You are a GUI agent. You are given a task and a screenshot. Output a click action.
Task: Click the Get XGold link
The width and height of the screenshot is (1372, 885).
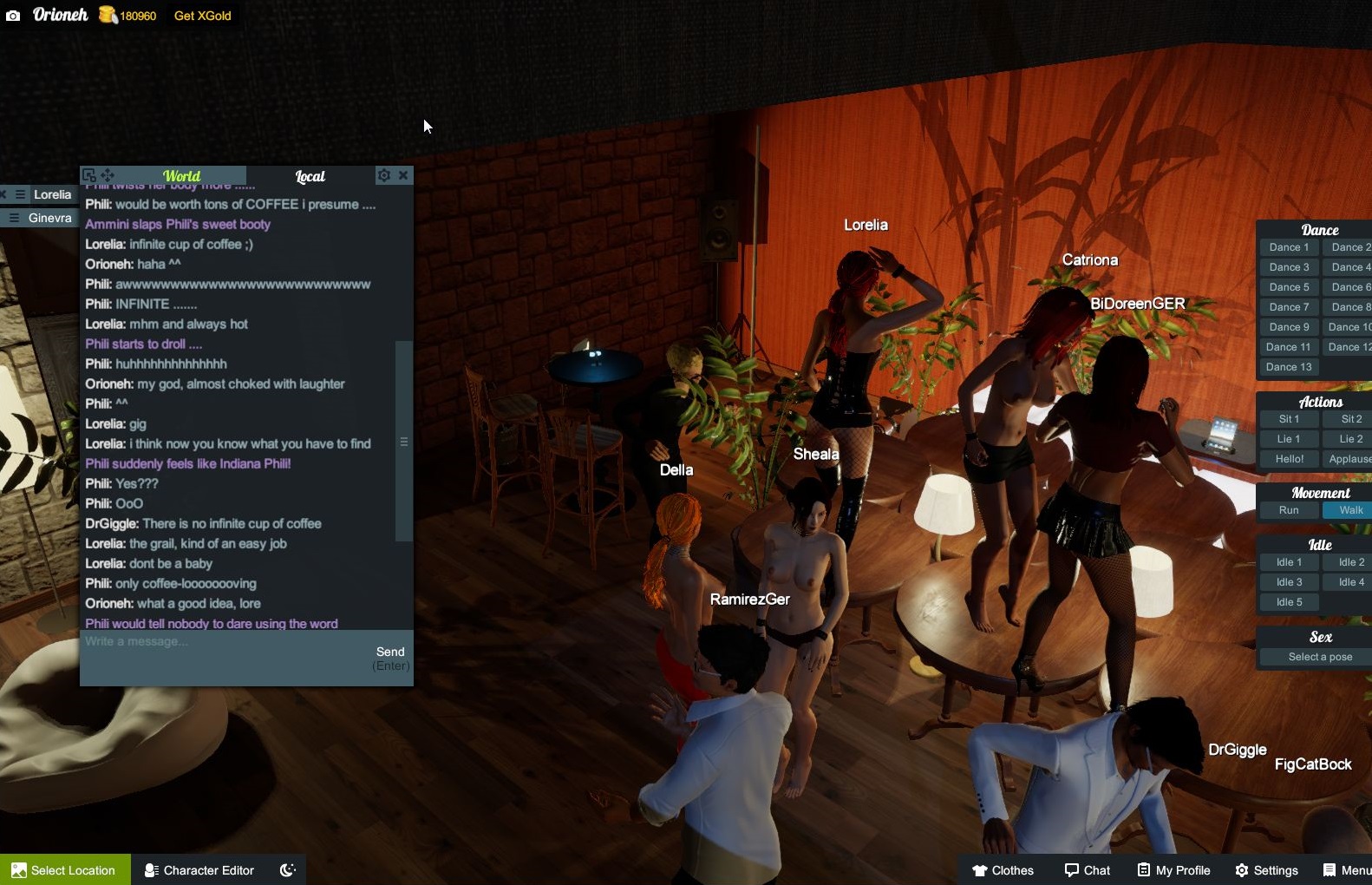tap(202, 15)
